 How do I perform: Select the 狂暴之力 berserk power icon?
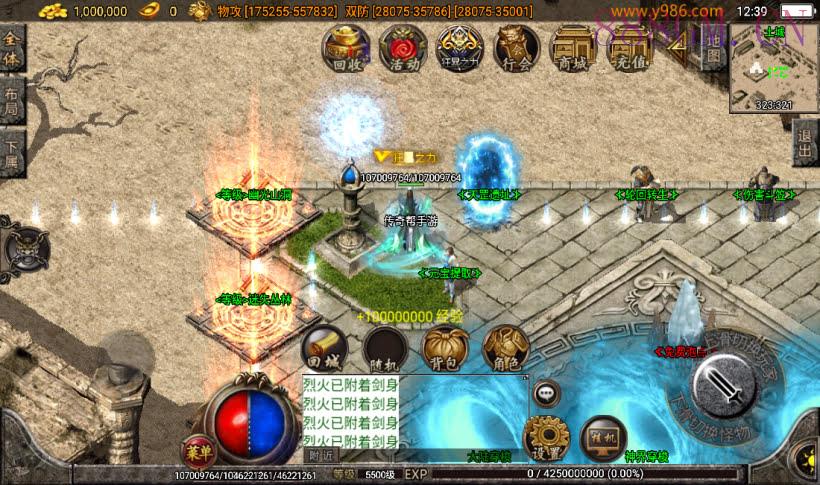click(x=460, y=47)
